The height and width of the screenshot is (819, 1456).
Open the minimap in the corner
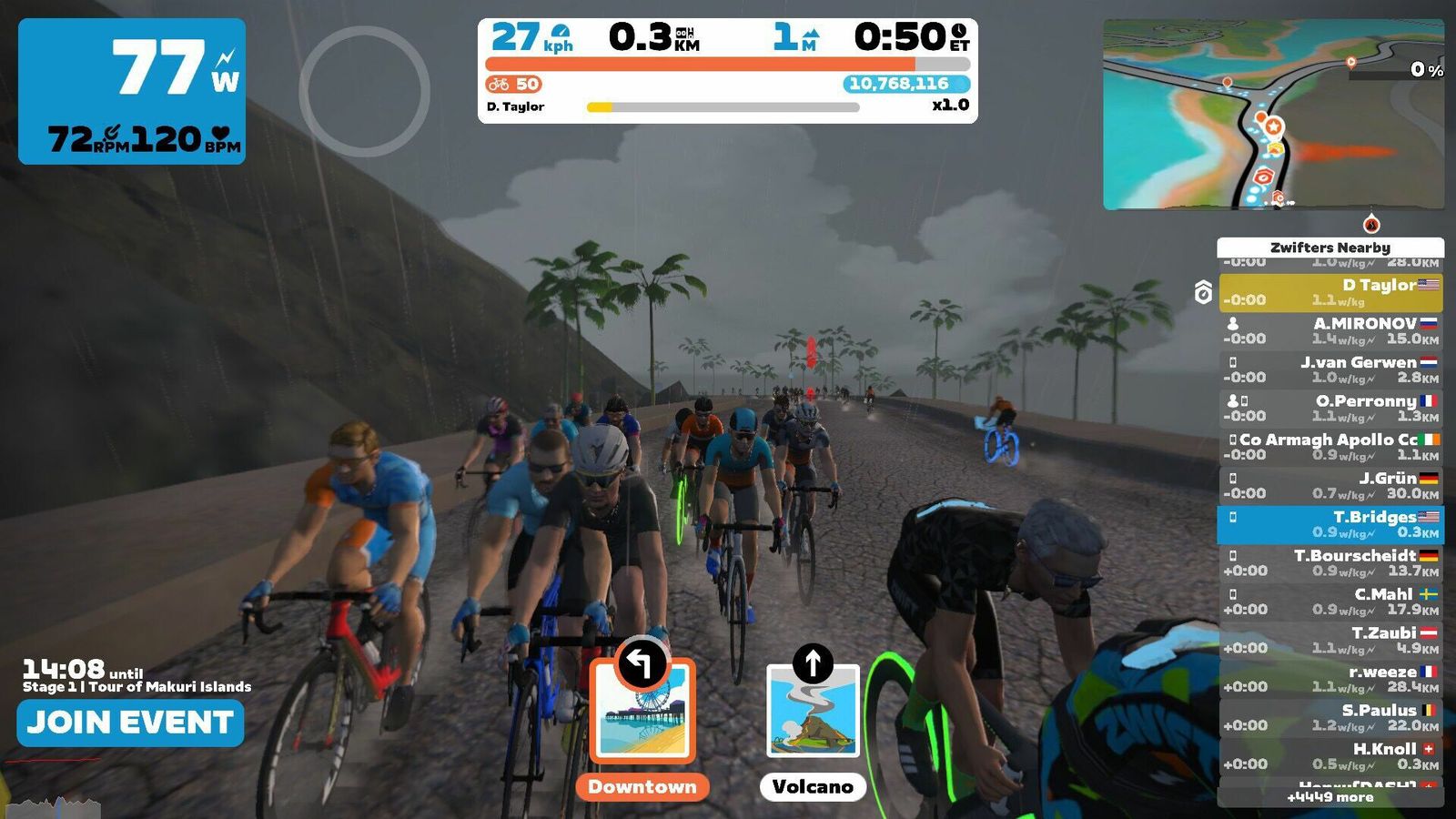coord(1272,115)
